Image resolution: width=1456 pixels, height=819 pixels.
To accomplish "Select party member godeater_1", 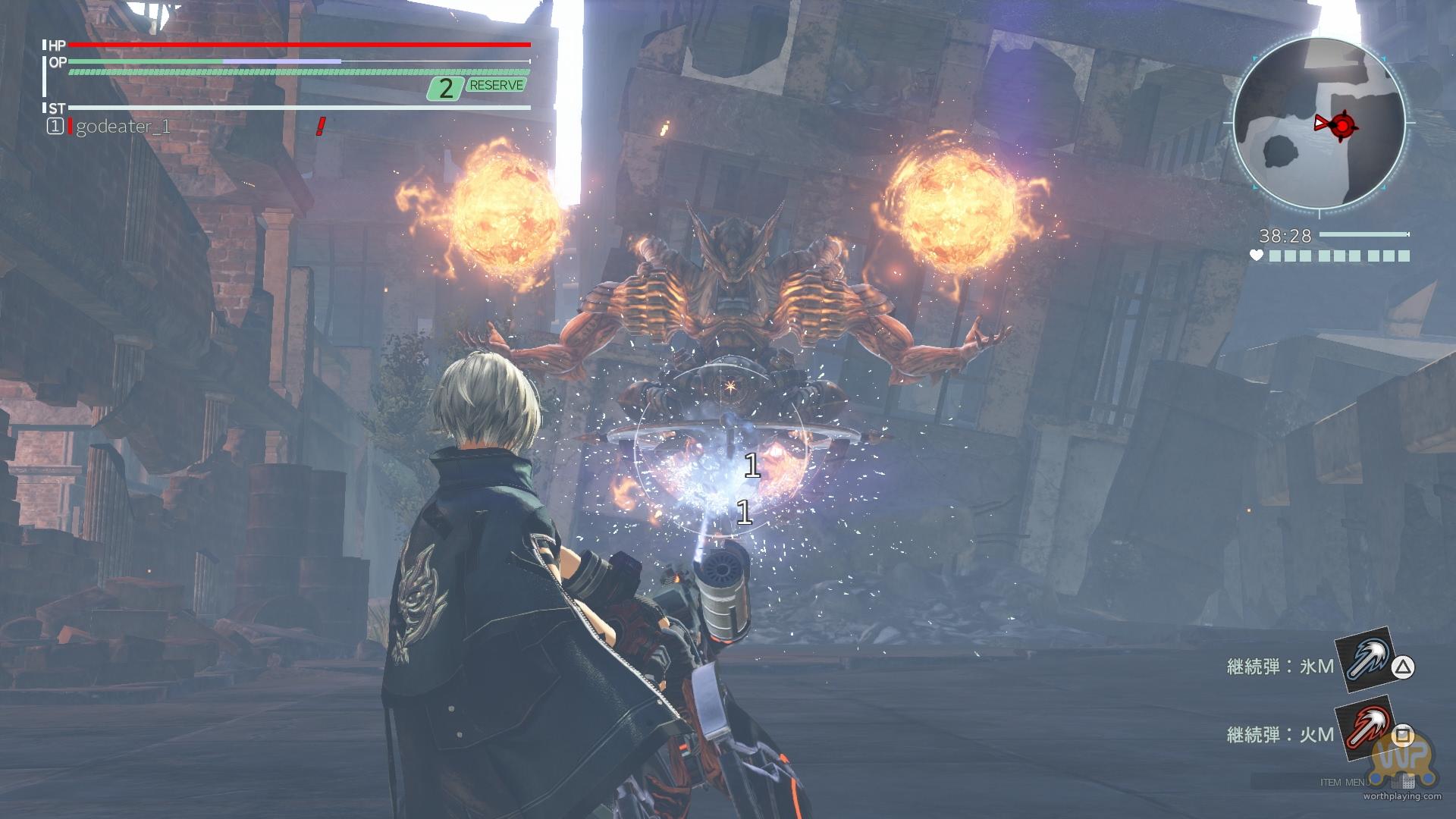I will [121, 127].
